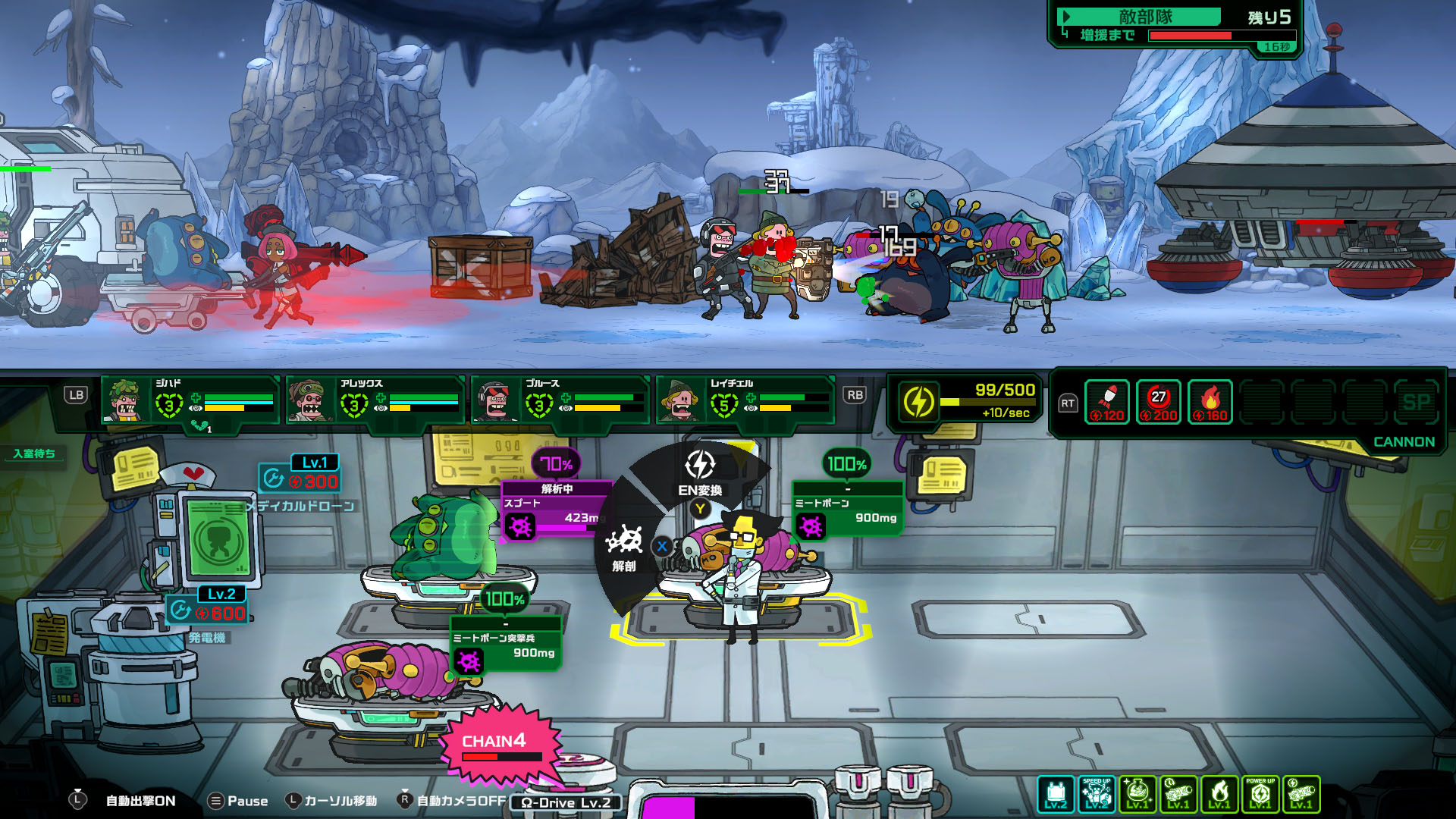This screenshot has height=819, width=1456.
Task: Activate the fire cannon costing 160
Action: coord(1210,402)
